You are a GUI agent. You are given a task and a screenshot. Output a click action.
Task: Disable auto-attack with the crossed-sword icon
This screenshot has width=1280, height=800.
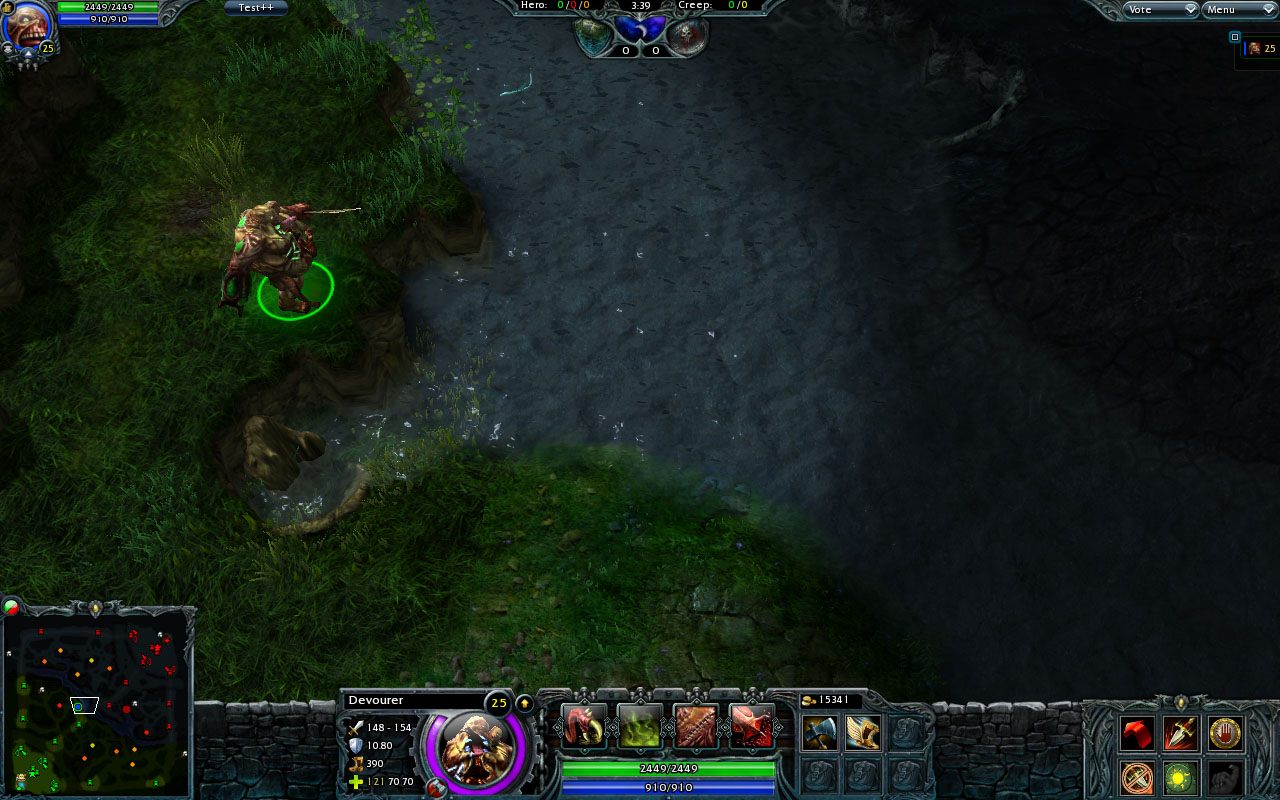(1136, 777)
